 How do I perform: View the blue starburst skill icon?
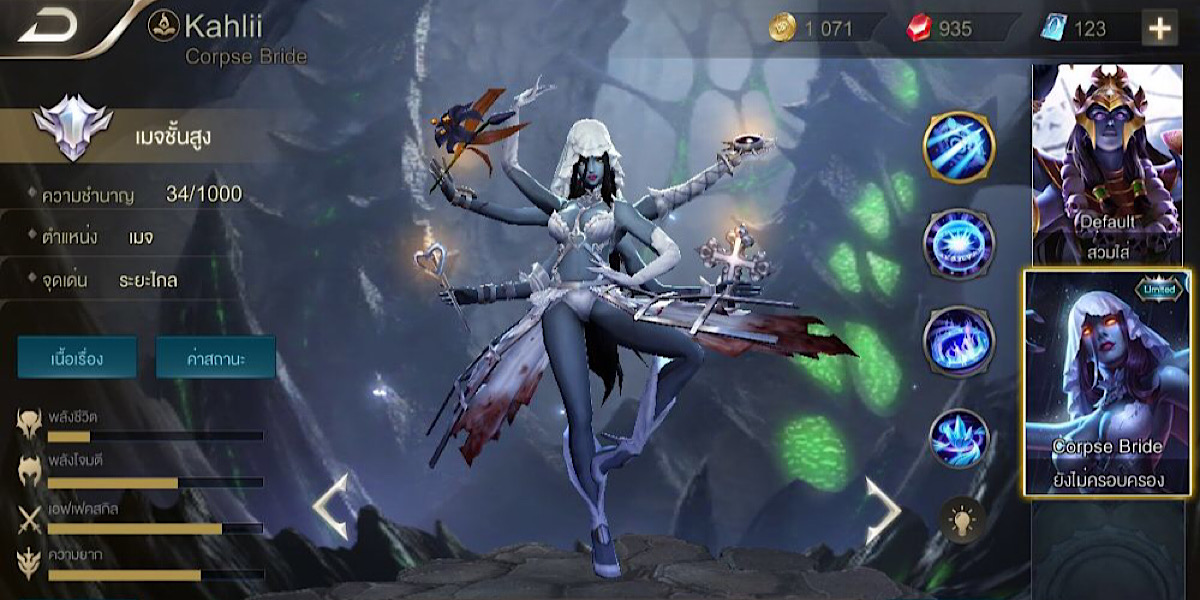958,243
